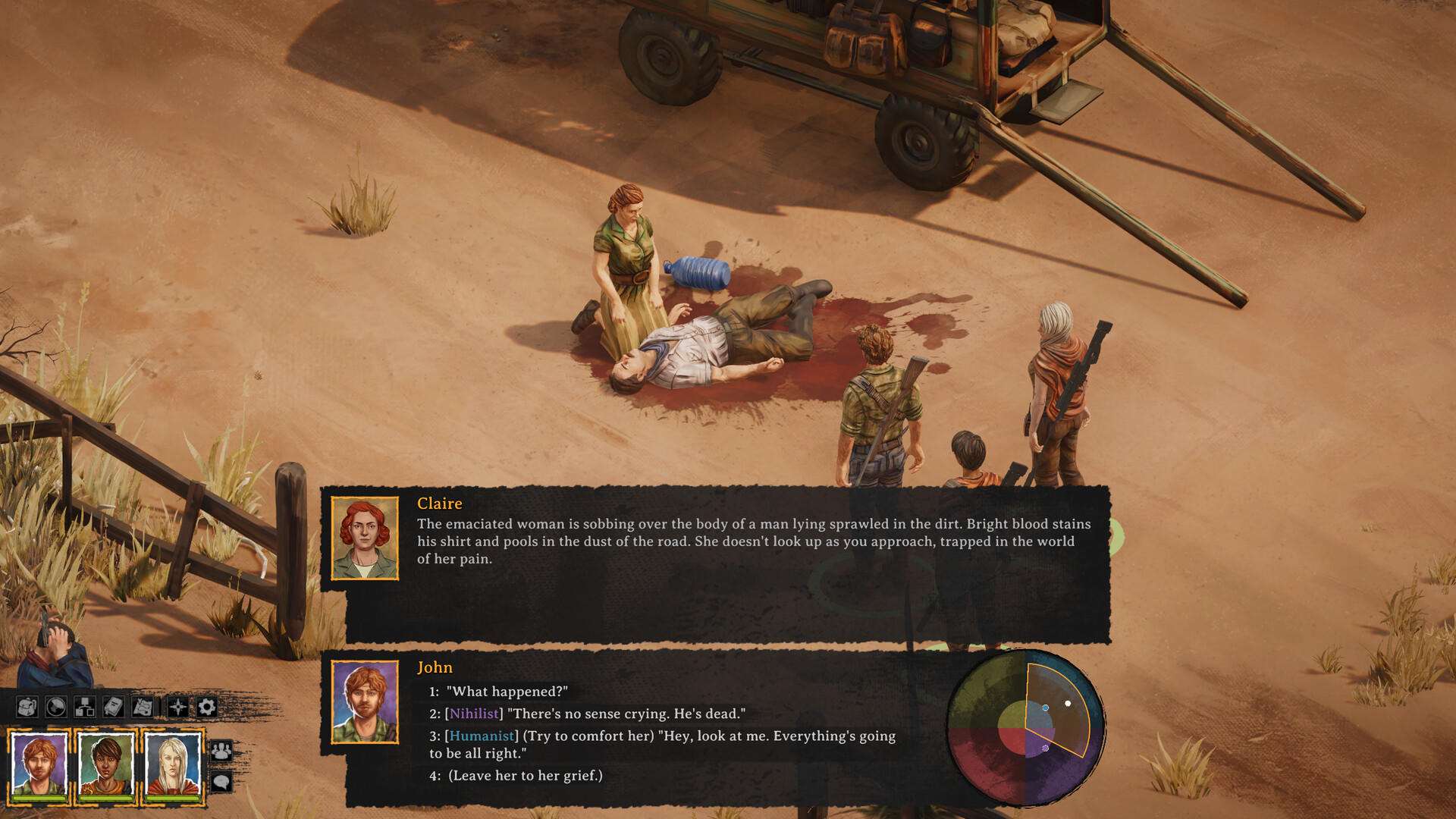This screenshot has width=1456, height=819.
Task: Open the Moral Compass star icon
Action: [176, 707]
